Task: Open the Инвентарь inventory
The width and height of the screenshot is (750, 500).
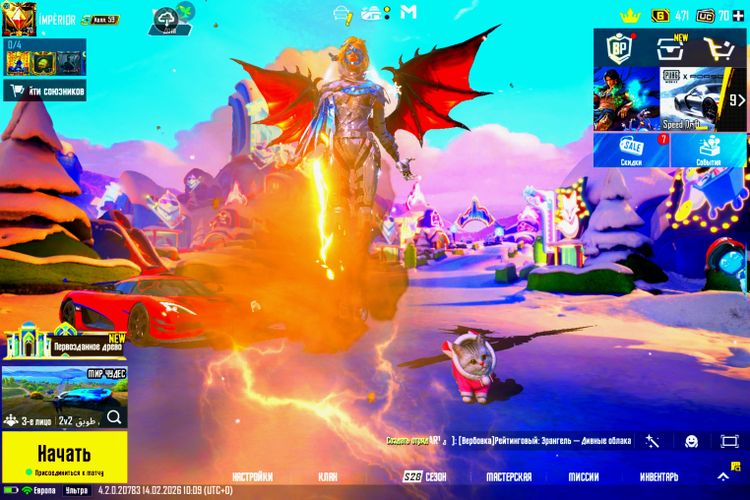Action: pos(658,477)
